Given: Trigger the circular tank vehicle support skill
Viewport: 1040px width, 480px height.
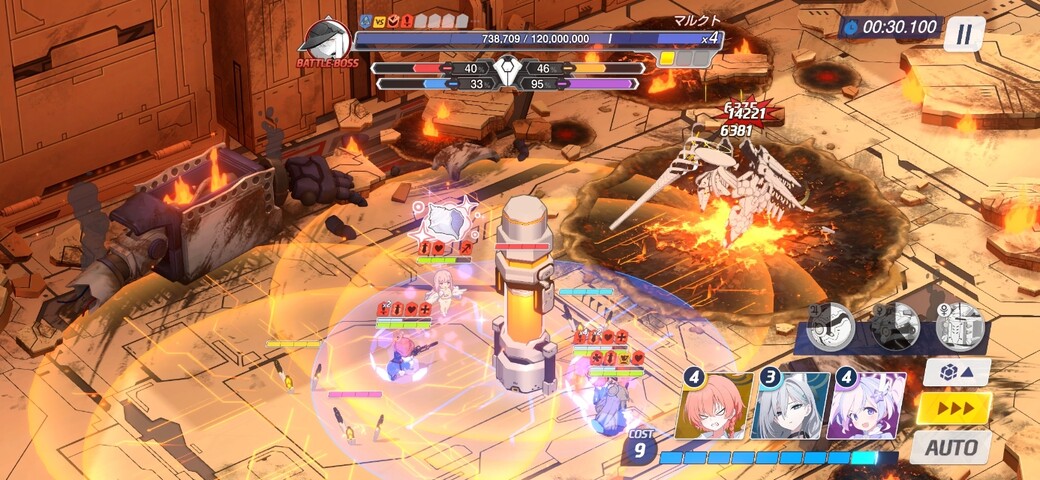Looking at the screenshot, I should click(x=895, y=326).
